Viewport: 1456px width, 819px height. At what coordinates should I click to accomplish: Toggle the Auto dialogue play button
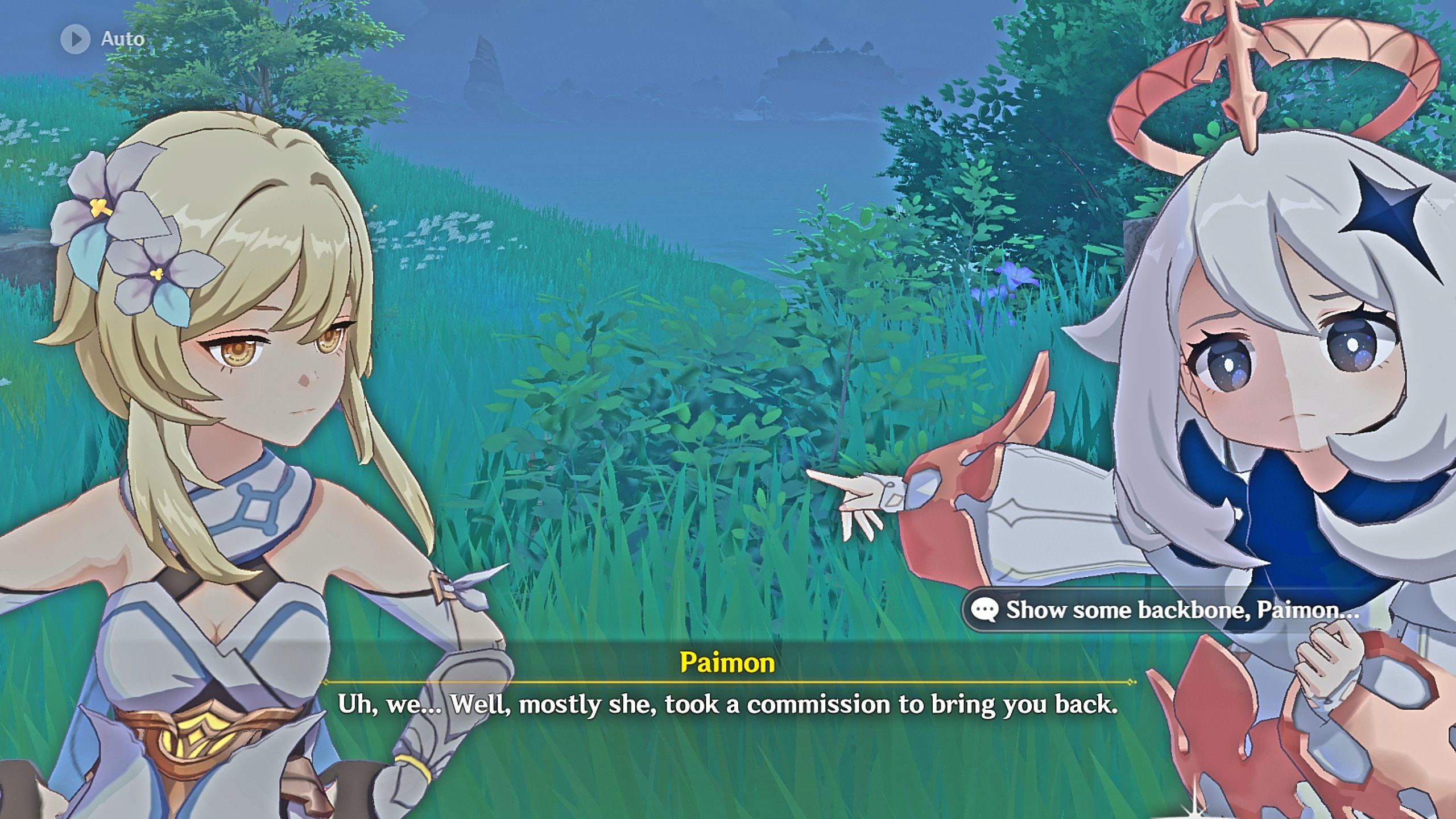coord(76,39)
